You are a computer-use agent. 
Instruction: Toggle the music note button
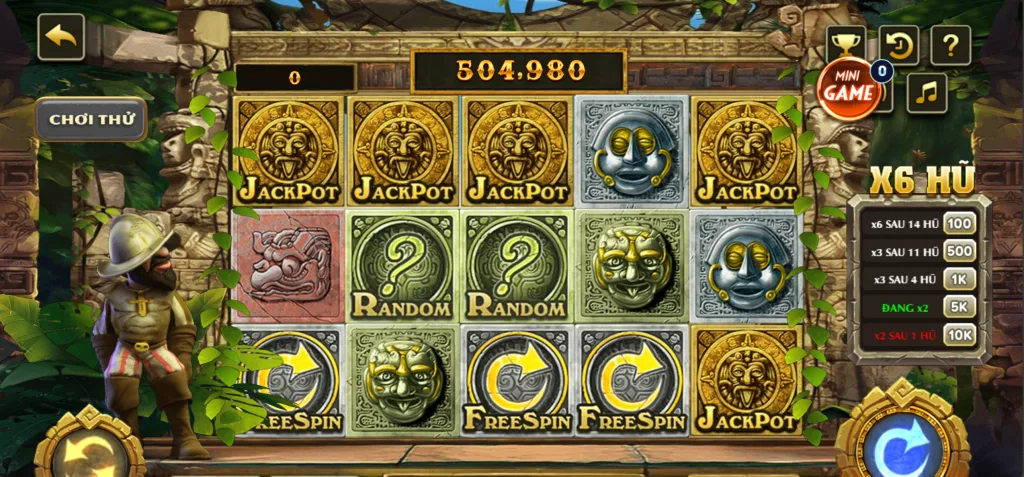tap(927, 93)
